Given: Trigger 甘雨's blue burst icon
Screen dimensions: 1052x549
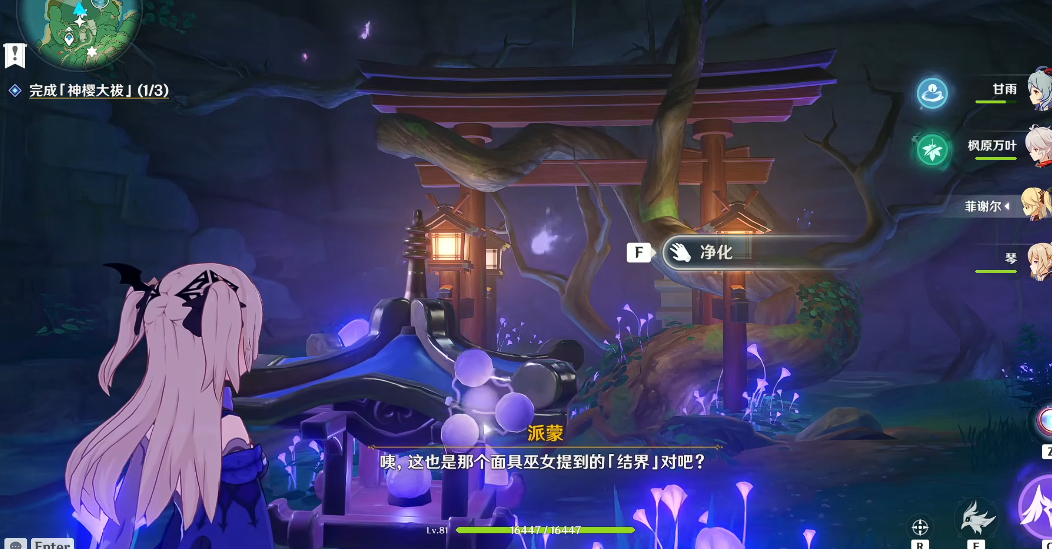Looking at the screenshot, I should click(x=933, y=94).
